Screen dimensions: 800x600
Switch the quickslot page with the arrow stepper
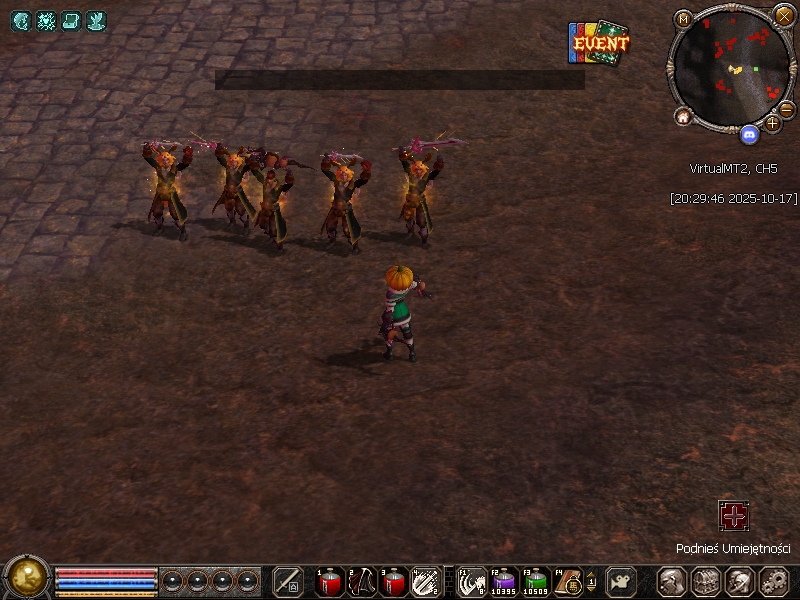click(591, 581)
